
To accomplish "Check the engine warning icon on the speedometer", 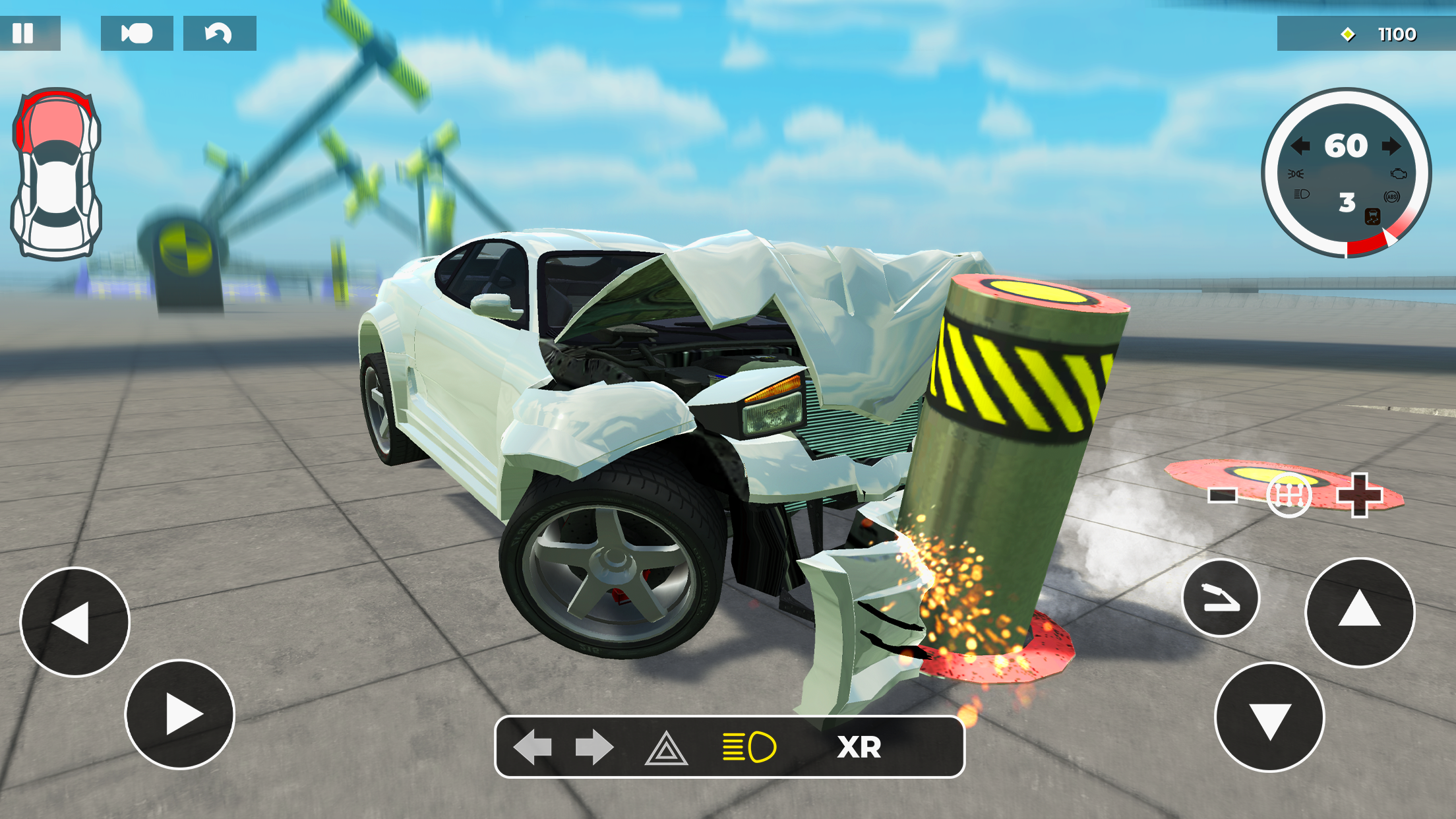I will [x=1399, y=174].
